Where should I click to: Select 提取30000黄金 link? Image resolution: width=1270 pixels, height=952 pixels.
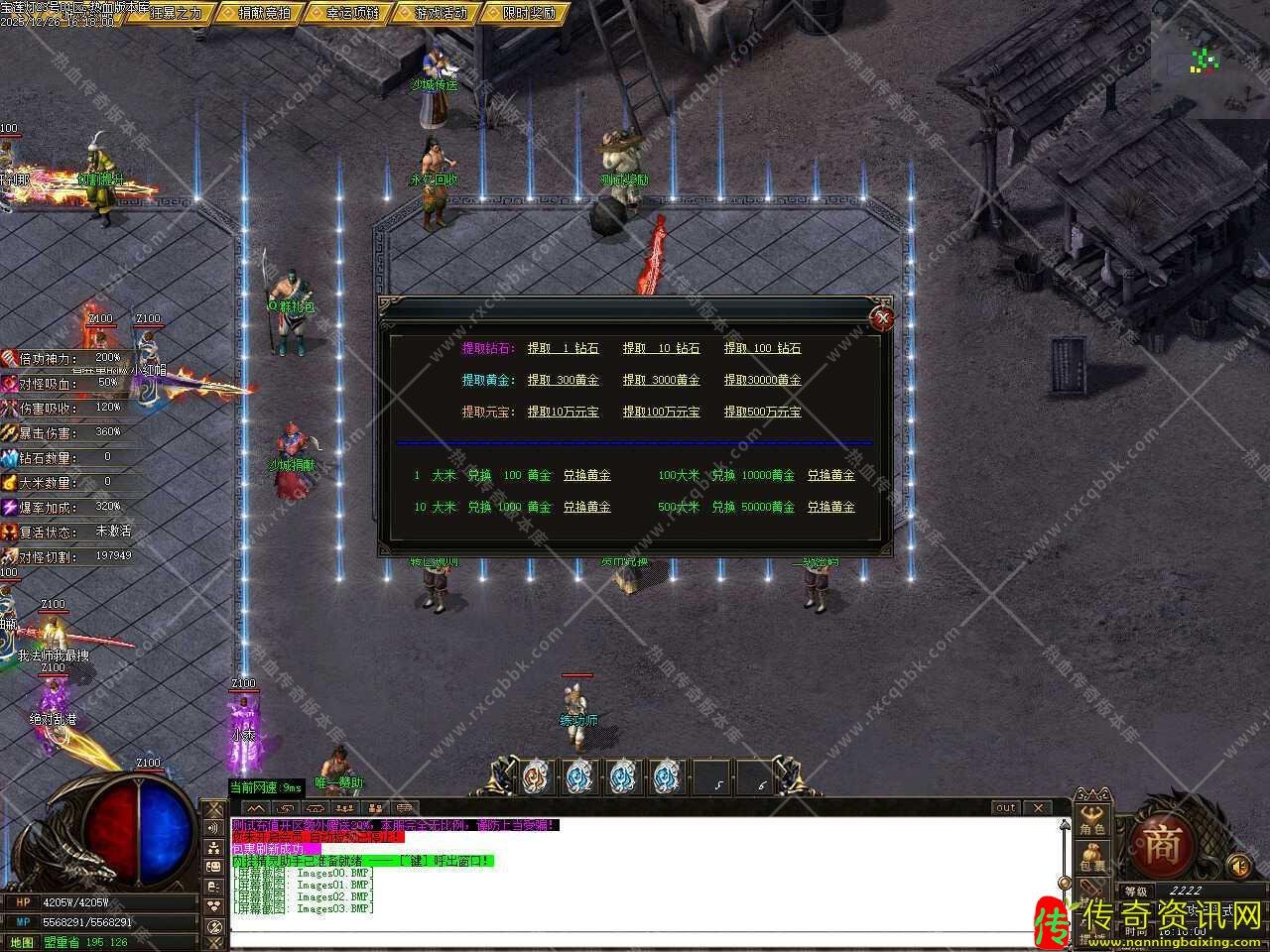point(762,380)
